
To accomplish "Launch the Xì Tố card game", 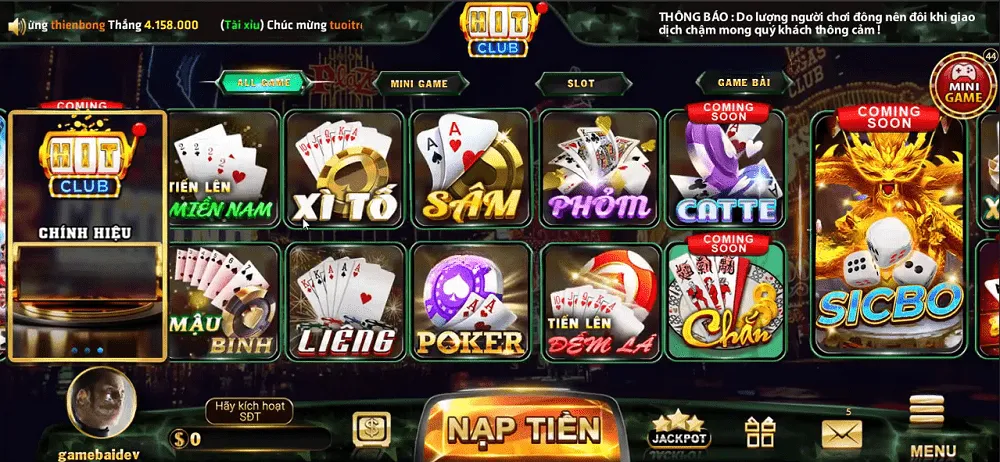I will tap(345, 170).
